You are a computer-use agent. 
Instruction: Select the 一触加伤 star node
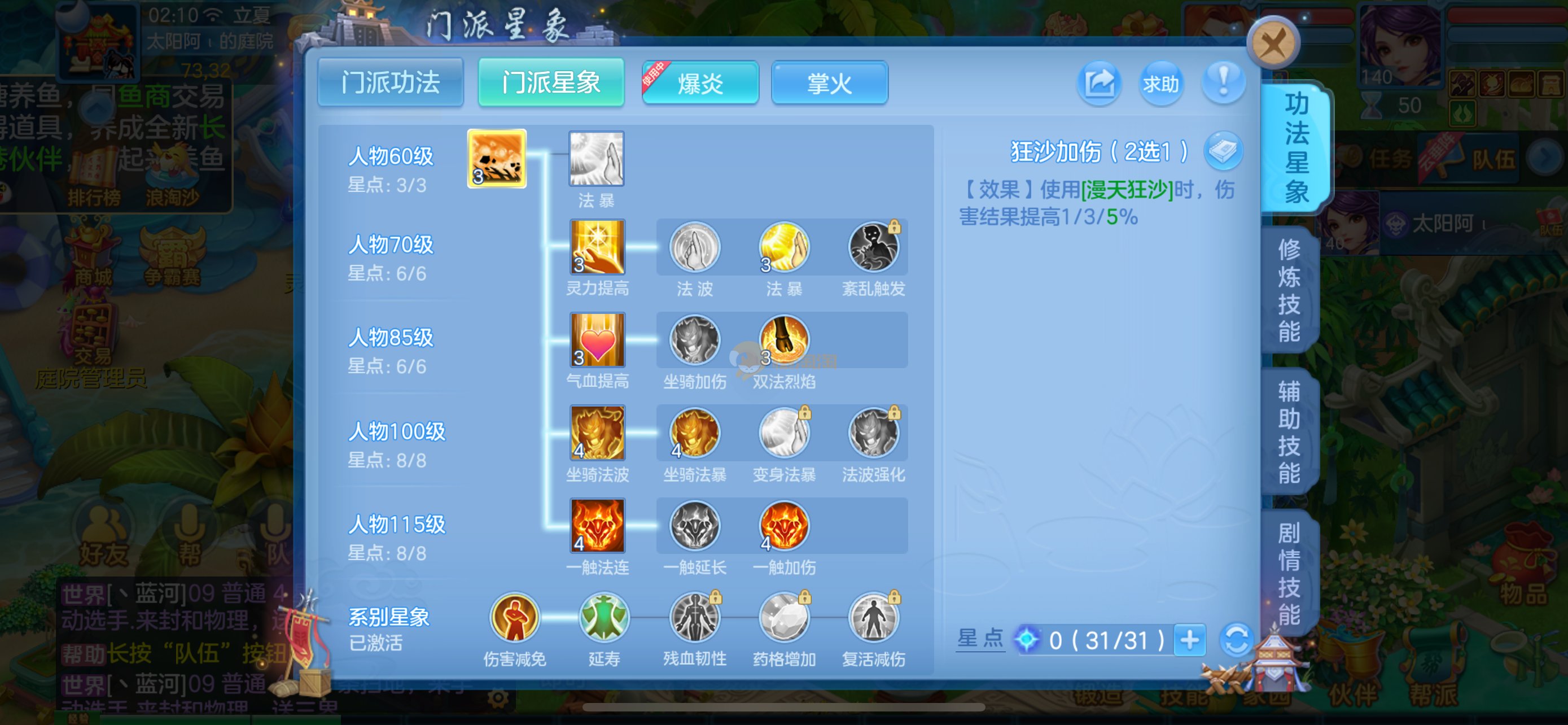tap(784, 526)
